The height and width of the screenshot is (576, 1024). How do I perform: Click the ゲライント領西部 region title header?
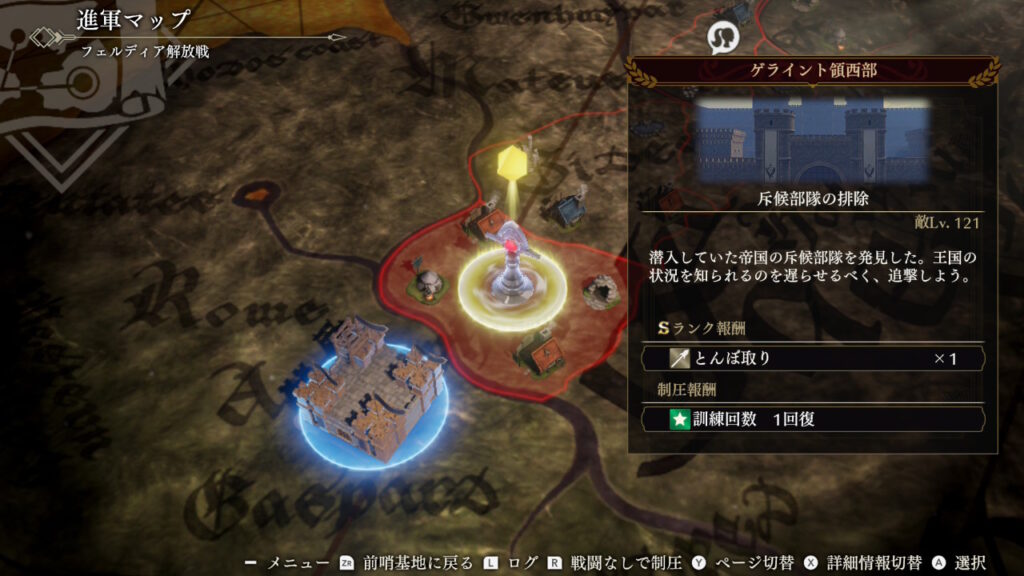point(812,71)
